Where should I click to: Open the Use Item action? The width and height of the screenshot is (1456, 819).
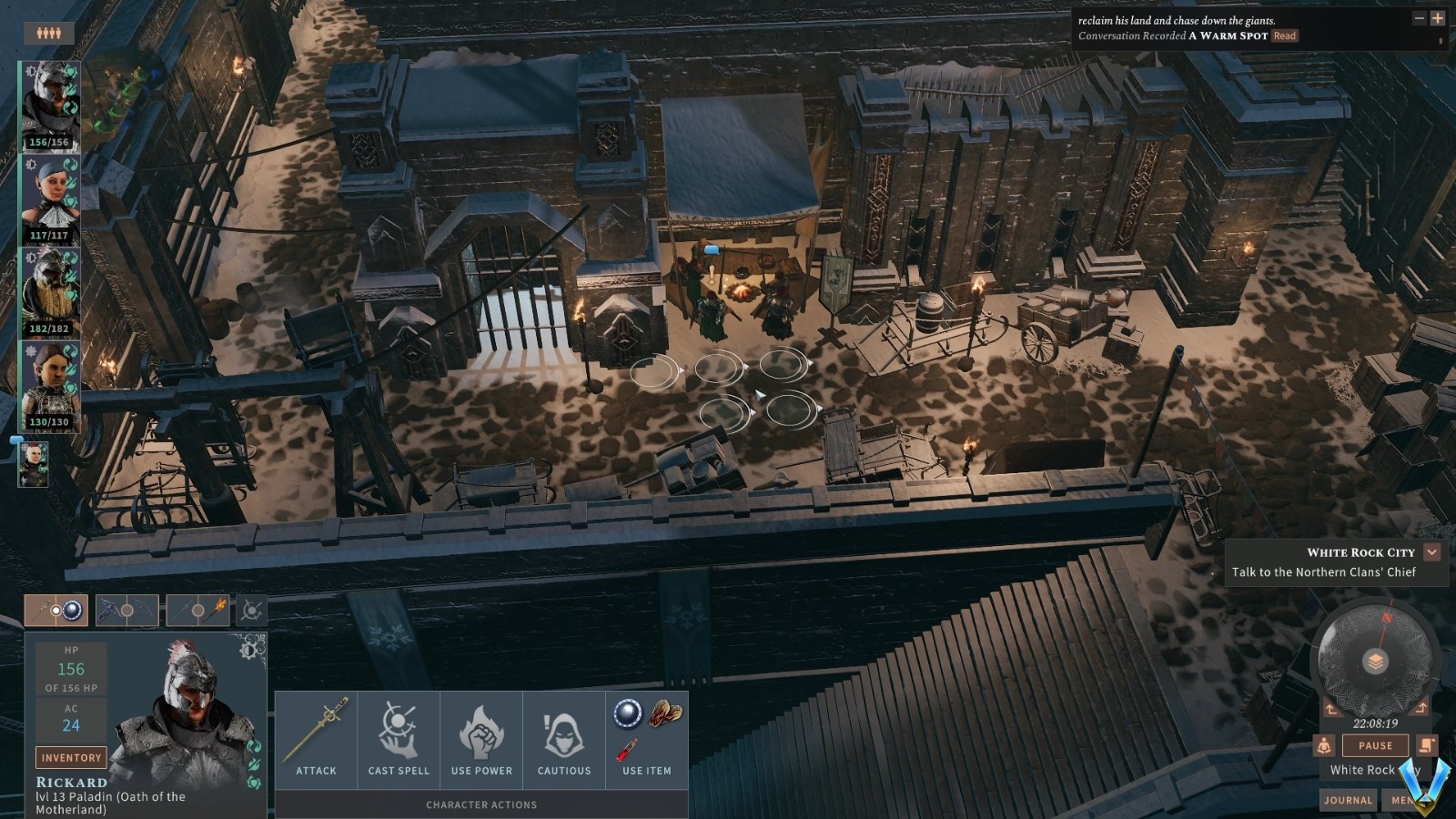click(x=647, y=738)
